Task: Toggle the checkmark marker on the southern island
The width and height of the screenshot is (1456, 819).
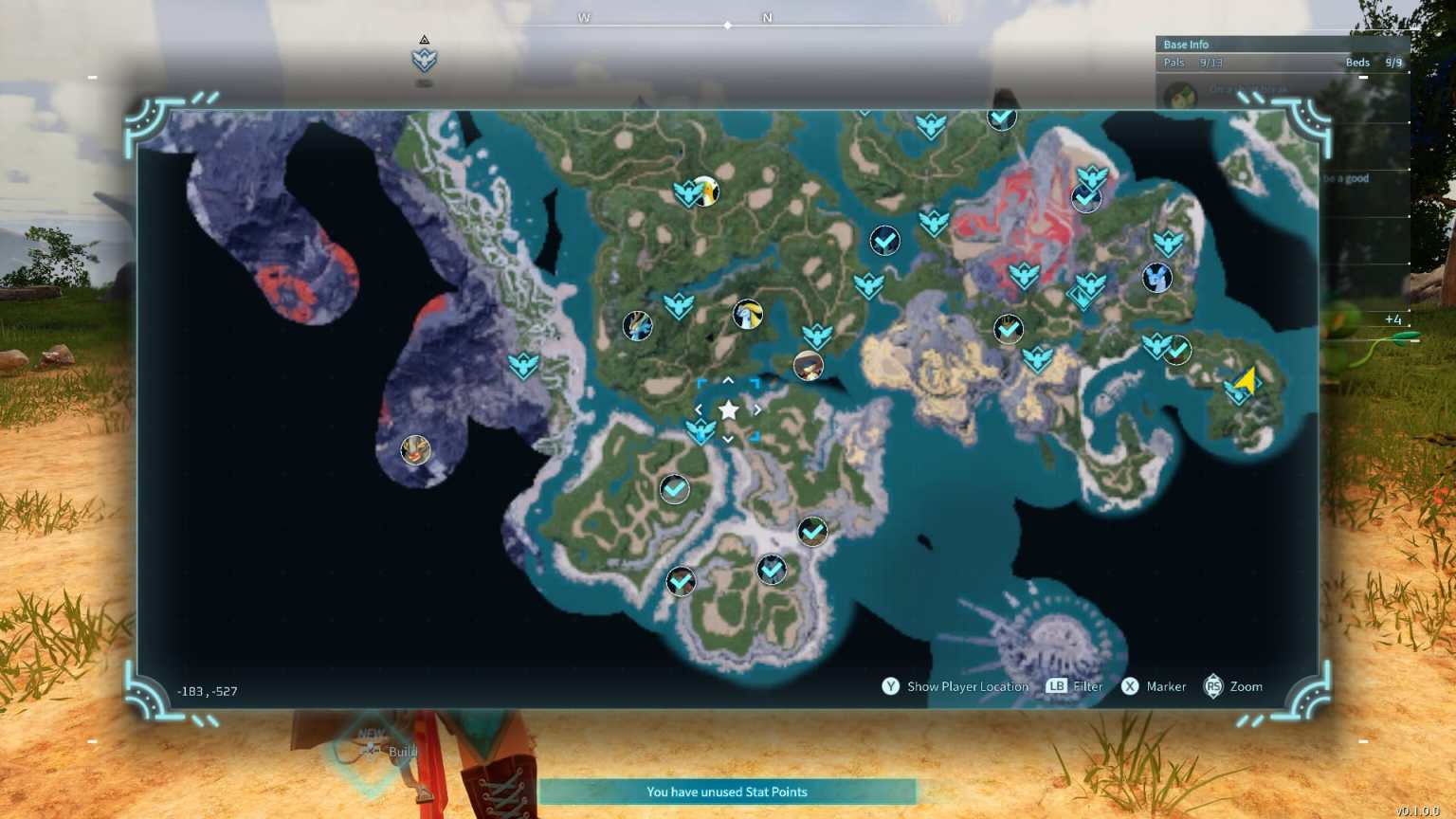Action: 812,532
